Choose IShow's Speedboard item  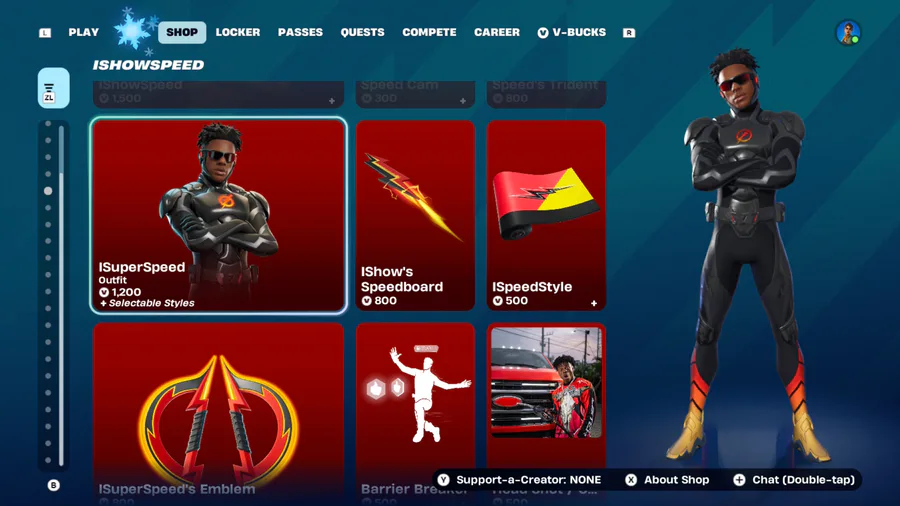[415, 215]
